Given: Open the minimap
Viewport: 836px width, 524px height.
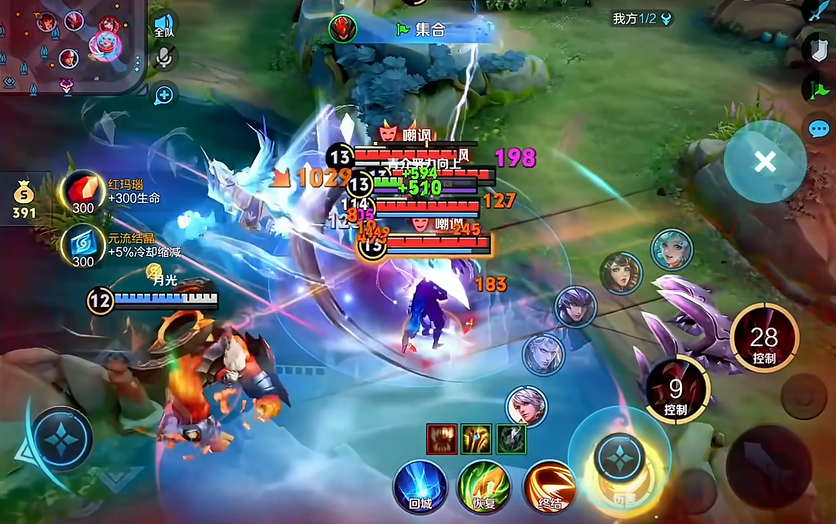Looking at the screenshot, I should point(70,45).
